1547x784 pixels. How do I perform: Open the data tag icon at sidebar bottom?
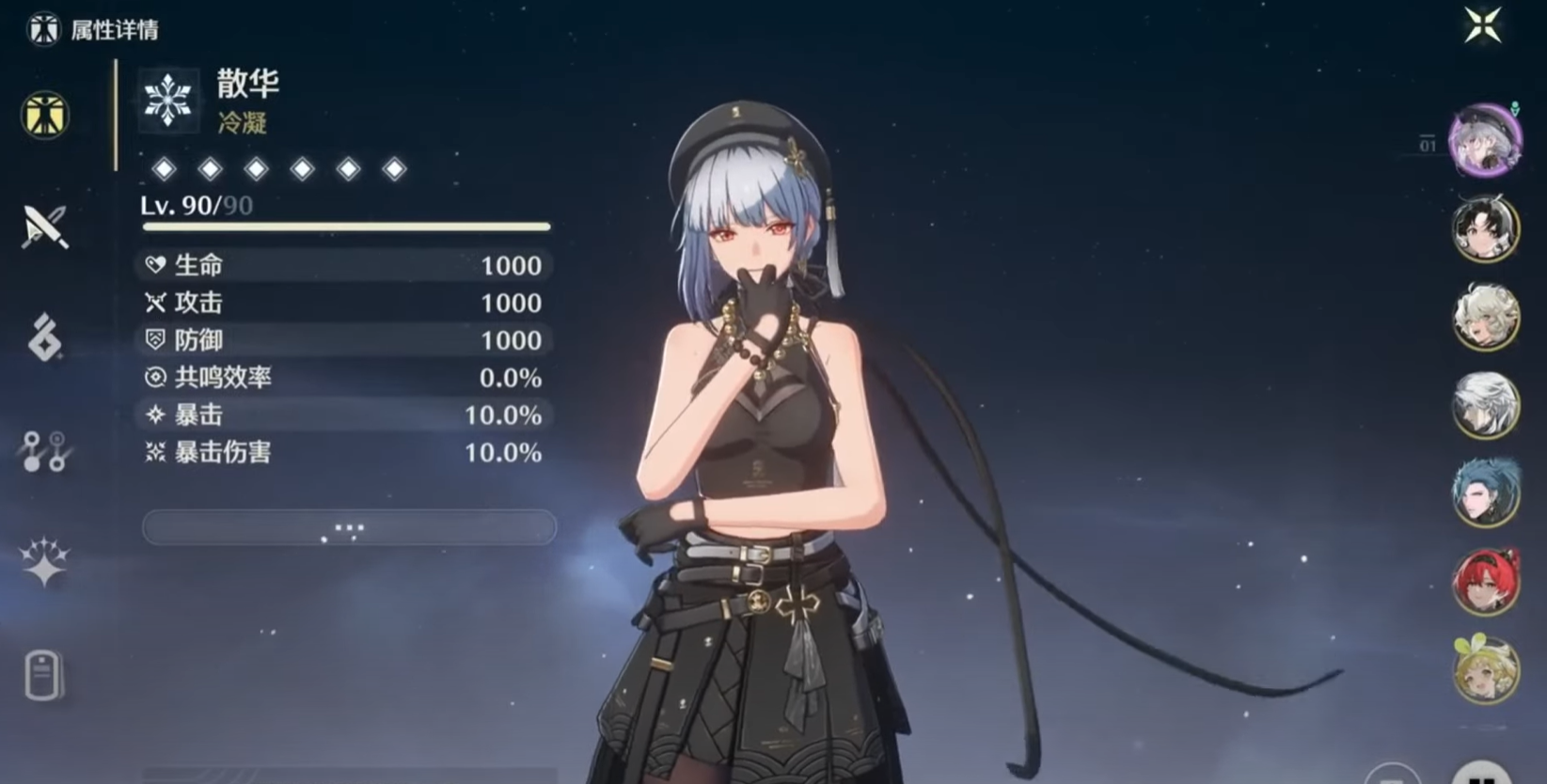click(x=42, y=677)
